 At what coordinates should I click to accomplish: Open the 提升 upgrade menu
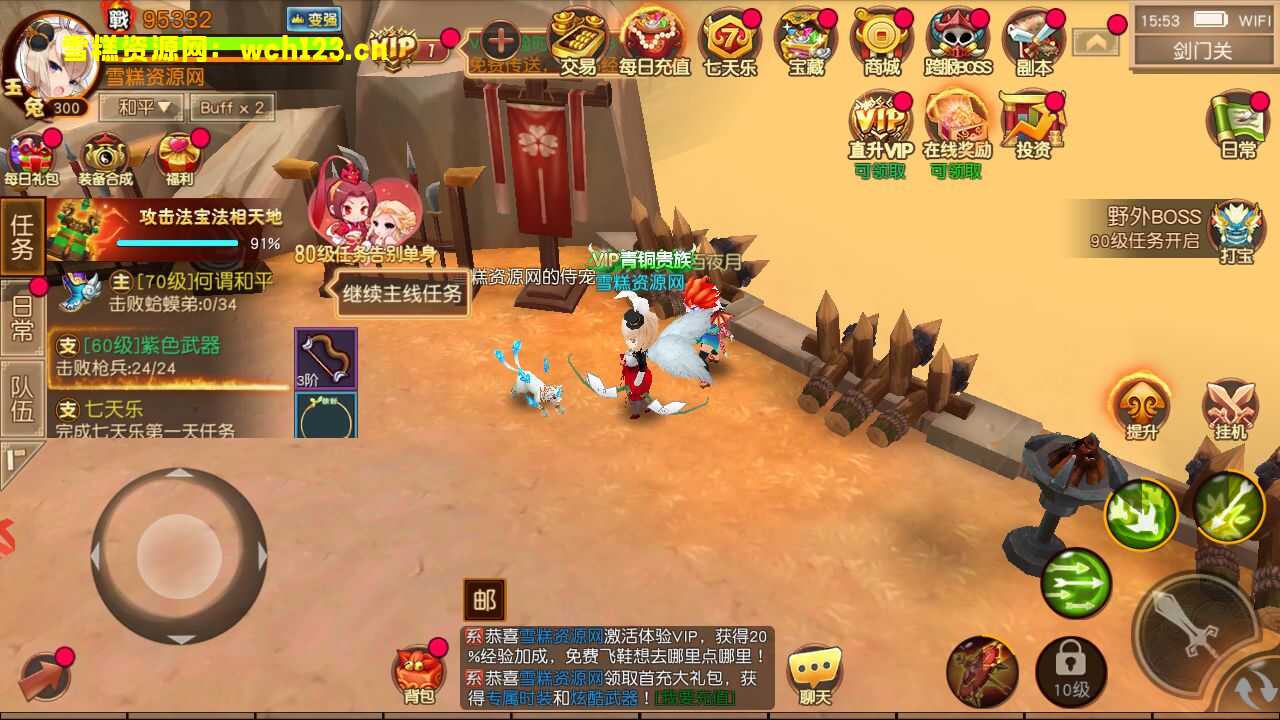(1141, 408)
